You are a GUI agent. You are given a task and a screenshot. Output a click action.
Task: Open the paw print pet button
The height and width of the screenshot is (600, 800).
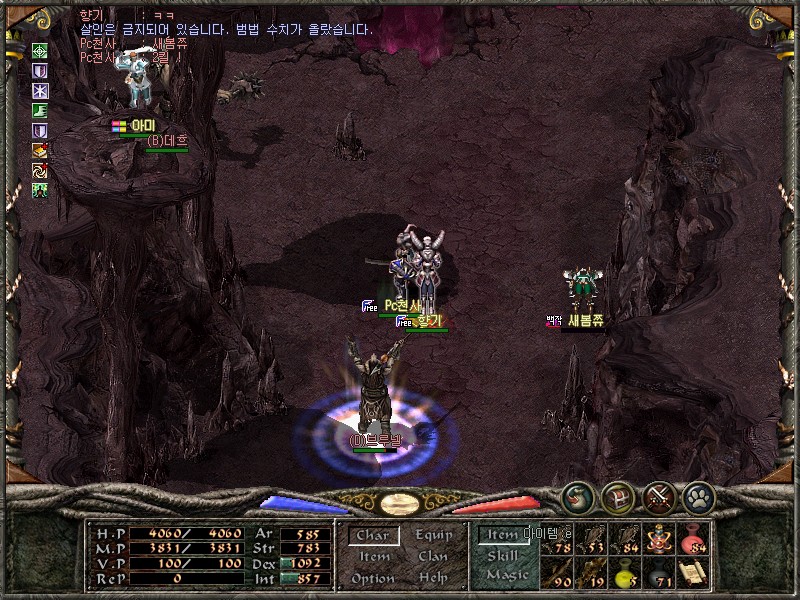[x=697, y=495]
